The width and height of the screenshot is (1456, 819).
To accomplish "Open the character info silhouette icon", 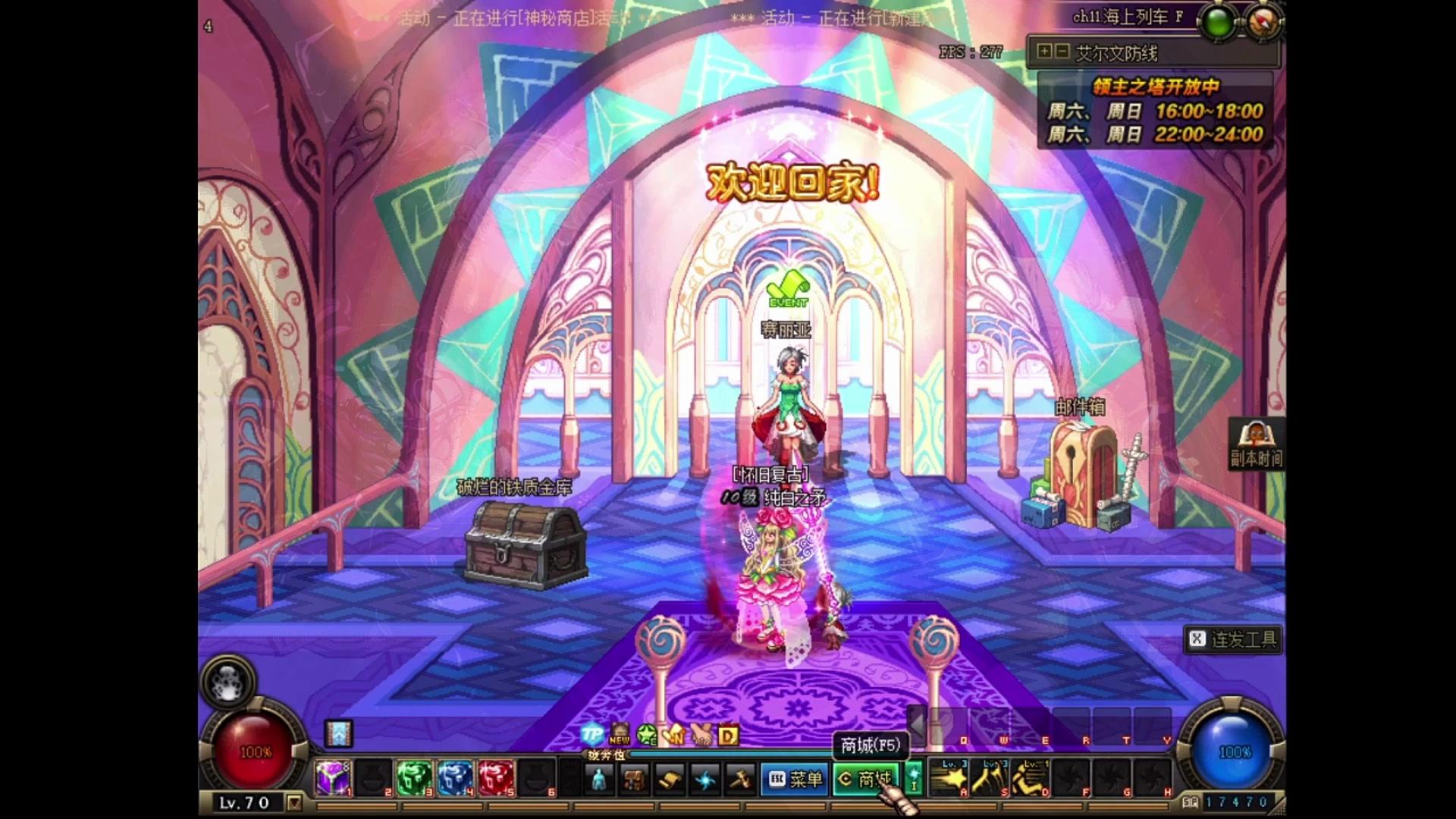I will click(x=598, y=779).
